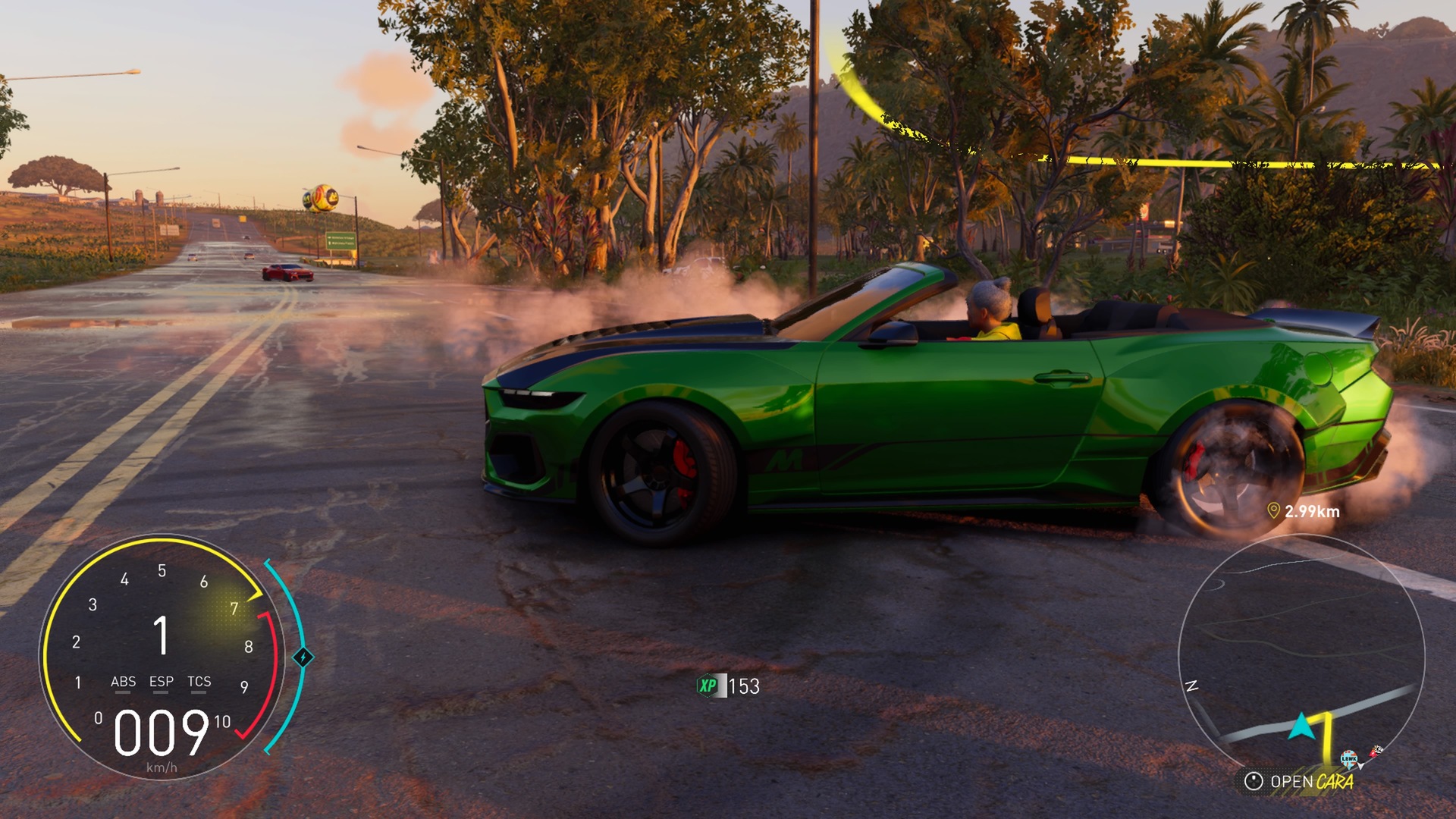Click the LBWK marker on the minimap

[x=1348, y=758]
